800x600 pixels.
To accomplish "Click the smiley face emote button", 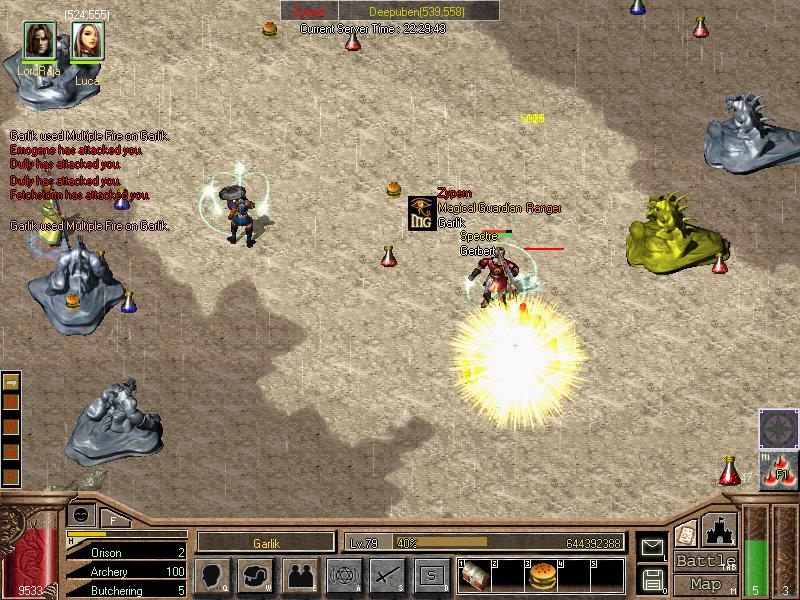I will click(x=80, y=514).
